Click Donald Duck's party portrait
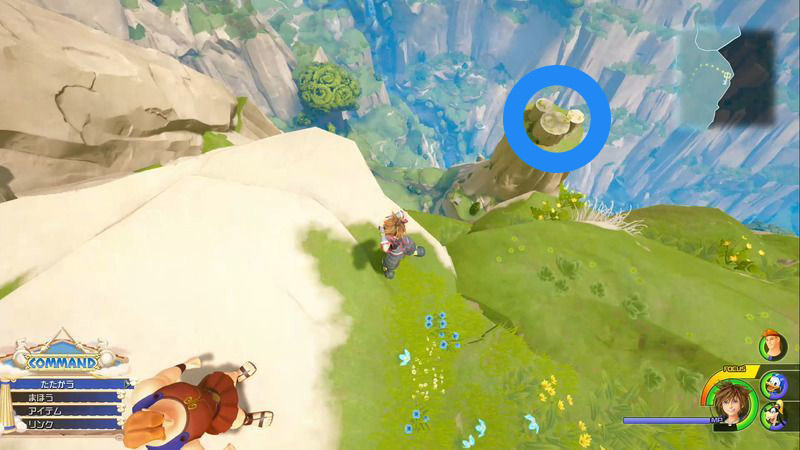Viewport: 800px width, 450px height. point(775,382)
